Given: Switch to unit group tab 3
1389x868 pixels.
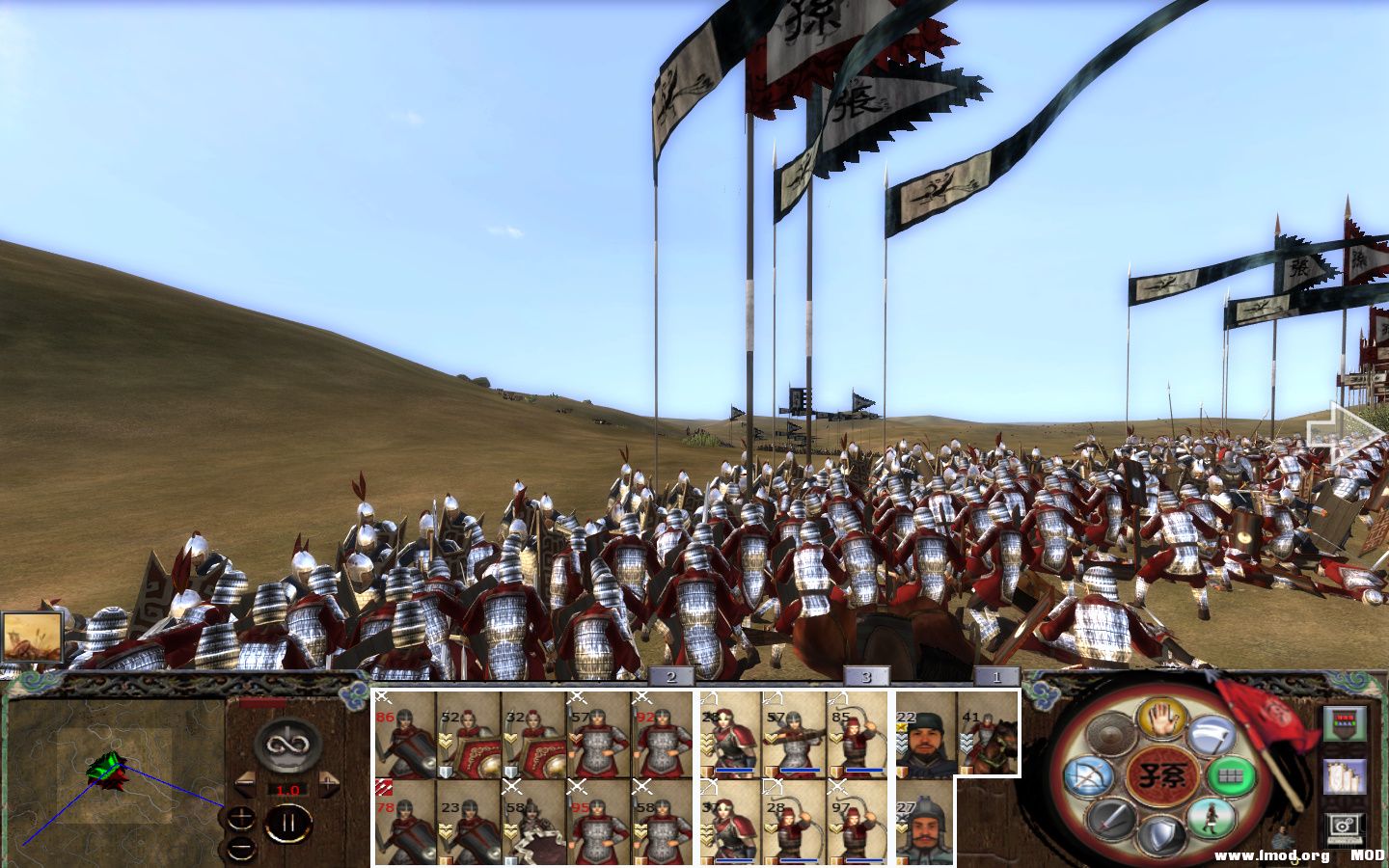Looking at the screenshot, I should (x=866, y=677).
